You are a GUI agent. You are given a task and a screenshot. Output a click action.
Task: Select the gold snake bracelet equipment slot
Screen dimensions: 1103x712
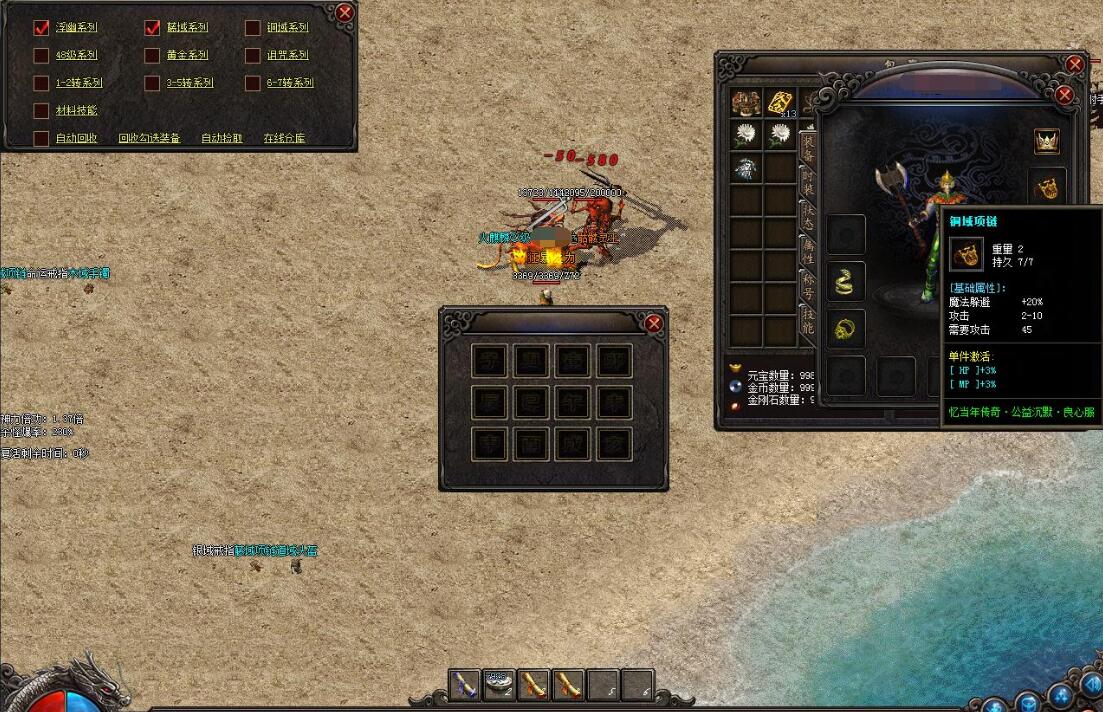(x=846, y=281)
